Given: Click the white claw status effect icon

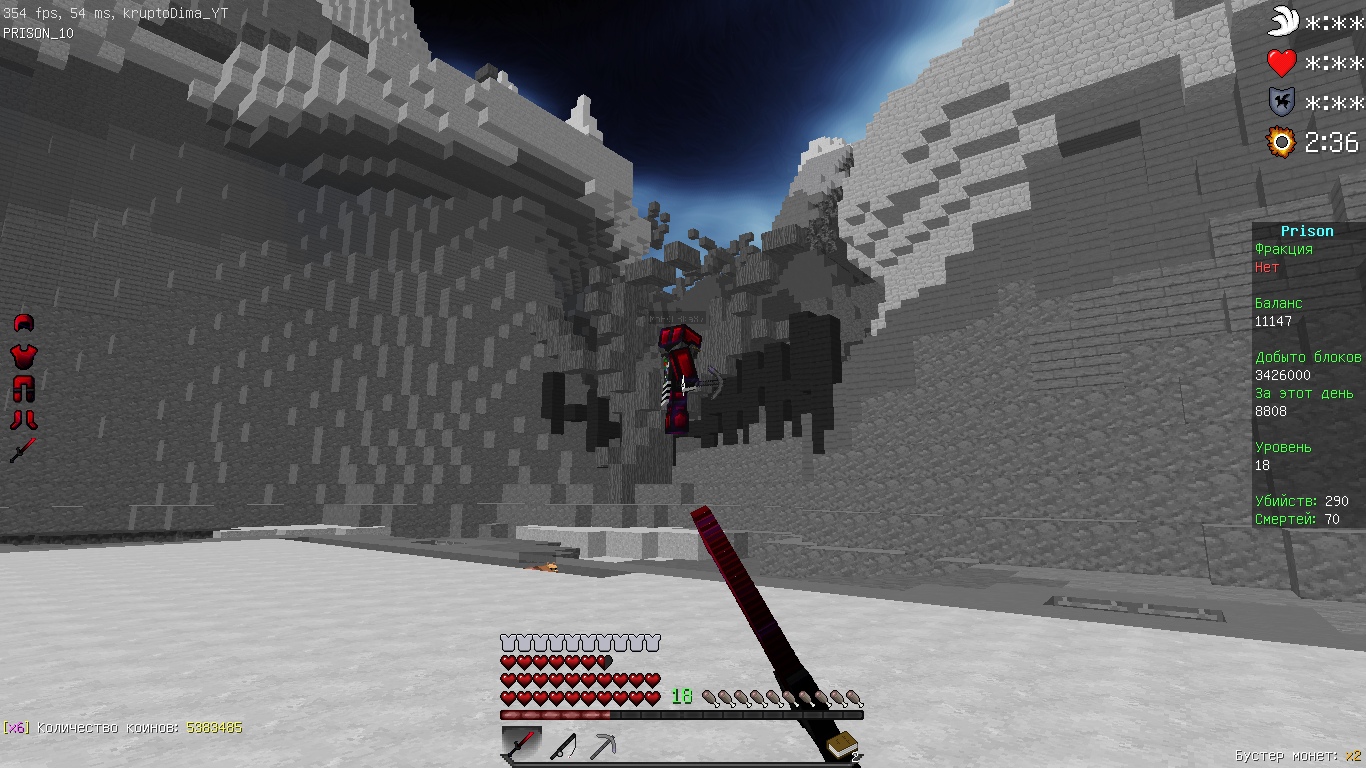Looking at the screenshot, I should [x=1283, y=21].
